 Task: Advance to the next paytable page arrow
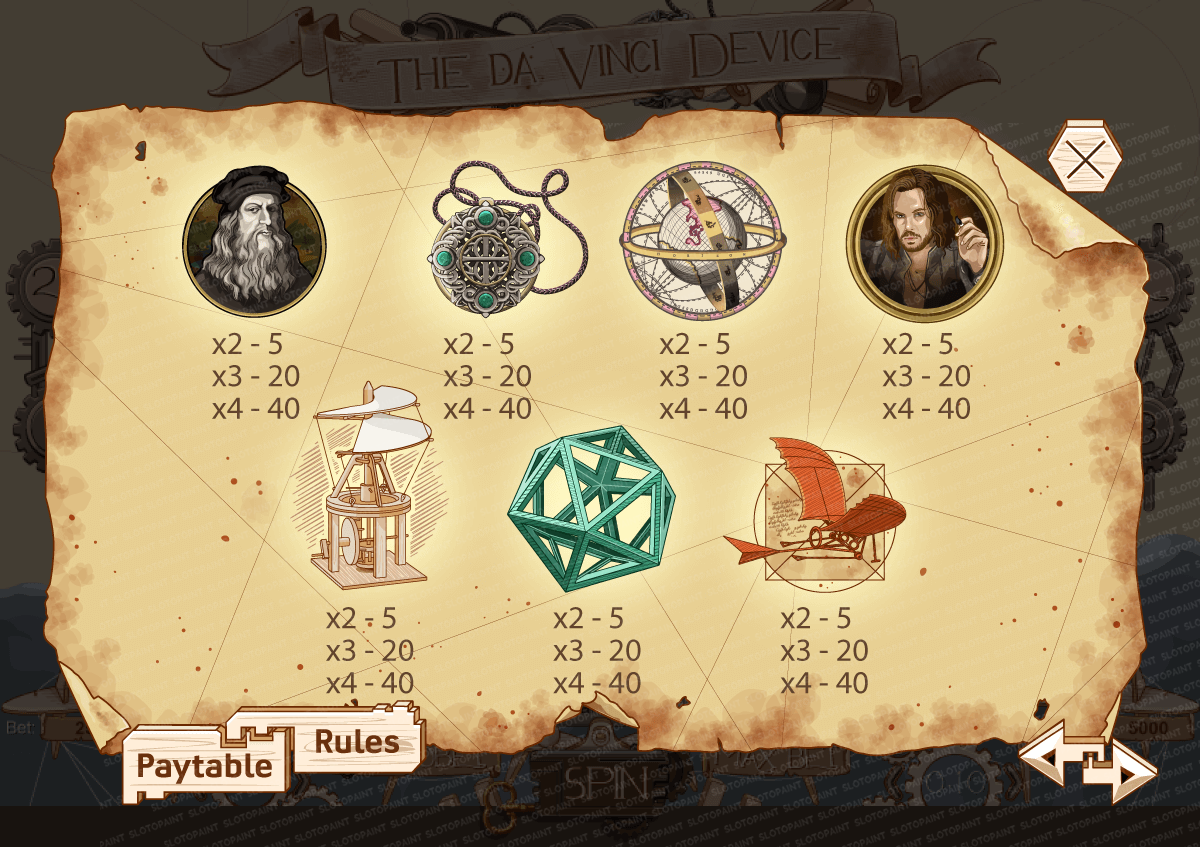point(1128,774)
